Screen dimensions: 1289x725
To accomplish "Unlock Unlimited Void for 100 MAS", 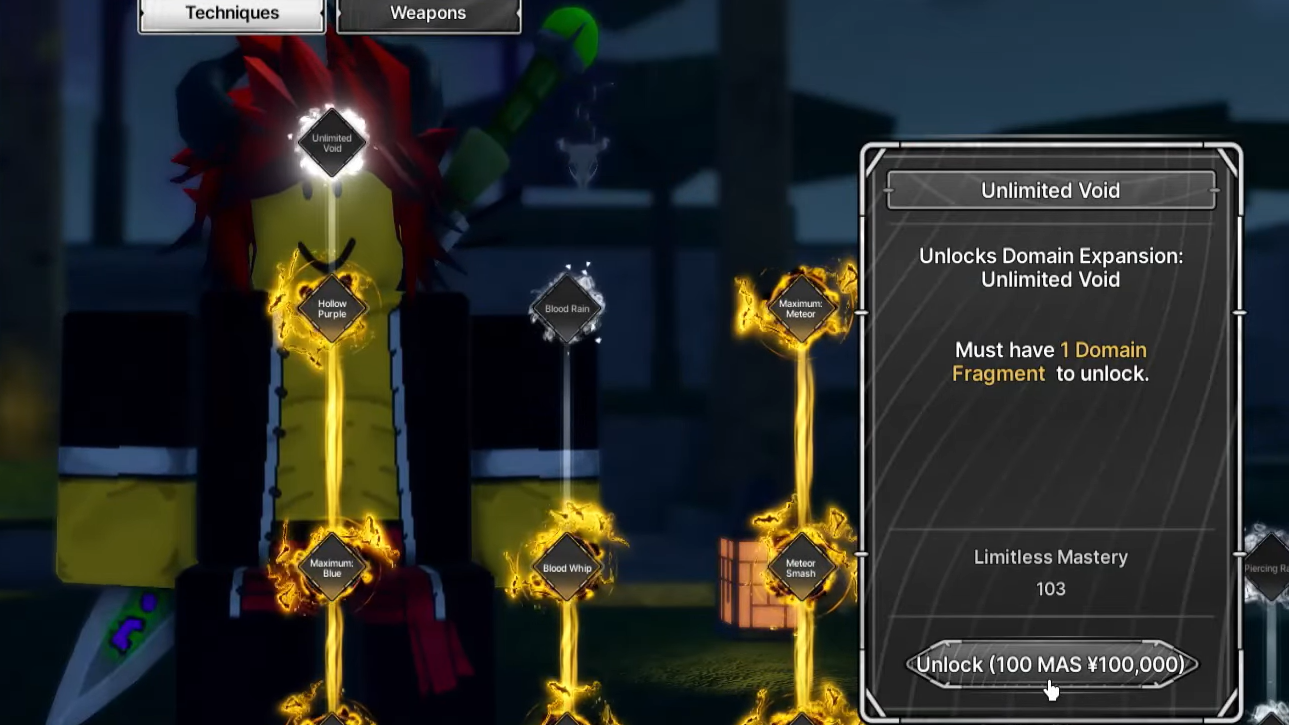I will [1050, 665].
